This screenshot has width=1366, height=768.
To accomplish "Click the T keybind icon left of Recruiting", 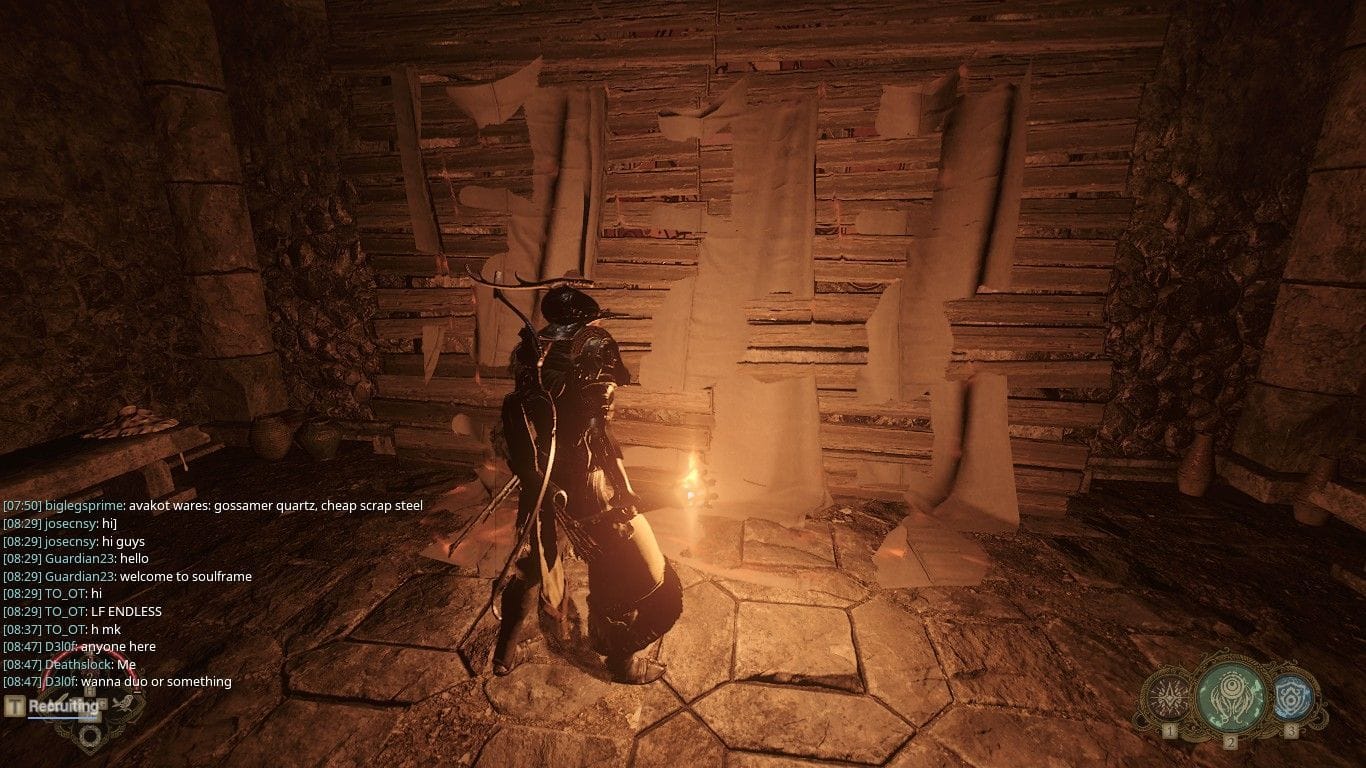I will [x=14, y=706].
